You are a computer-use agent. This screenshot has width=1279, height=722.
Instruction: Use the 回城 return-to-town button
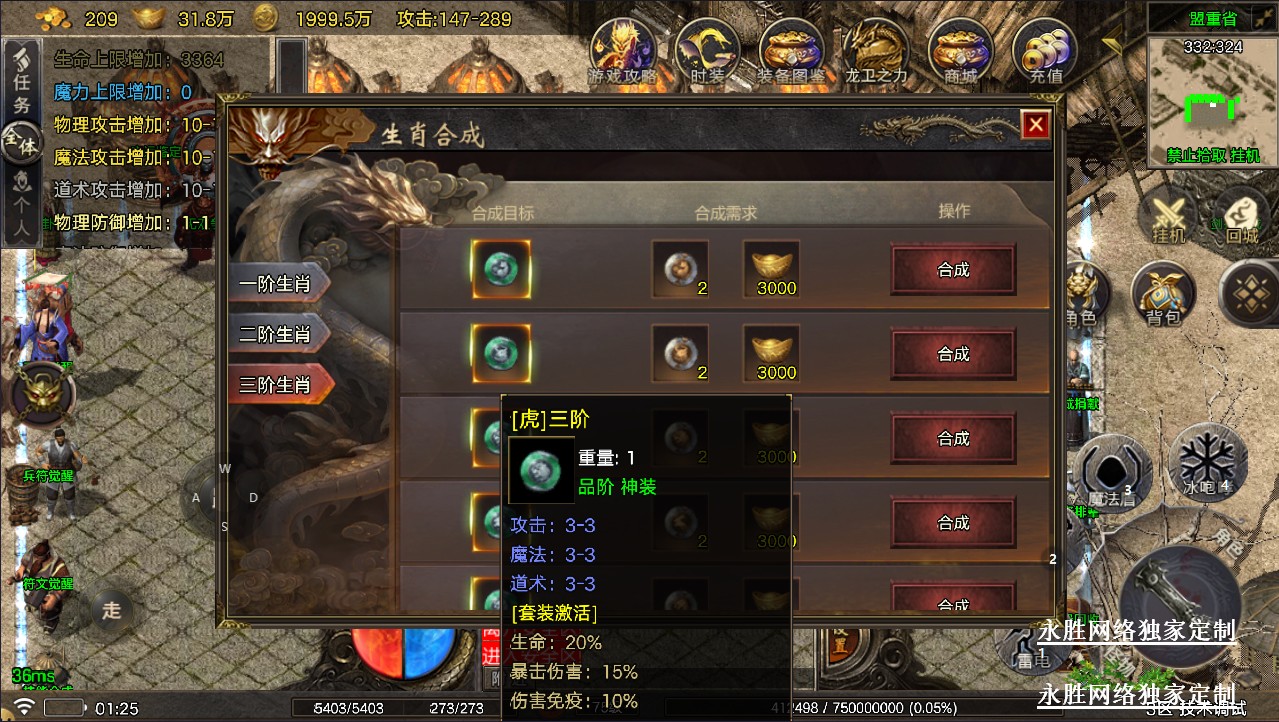click(x=1242, y=216)
